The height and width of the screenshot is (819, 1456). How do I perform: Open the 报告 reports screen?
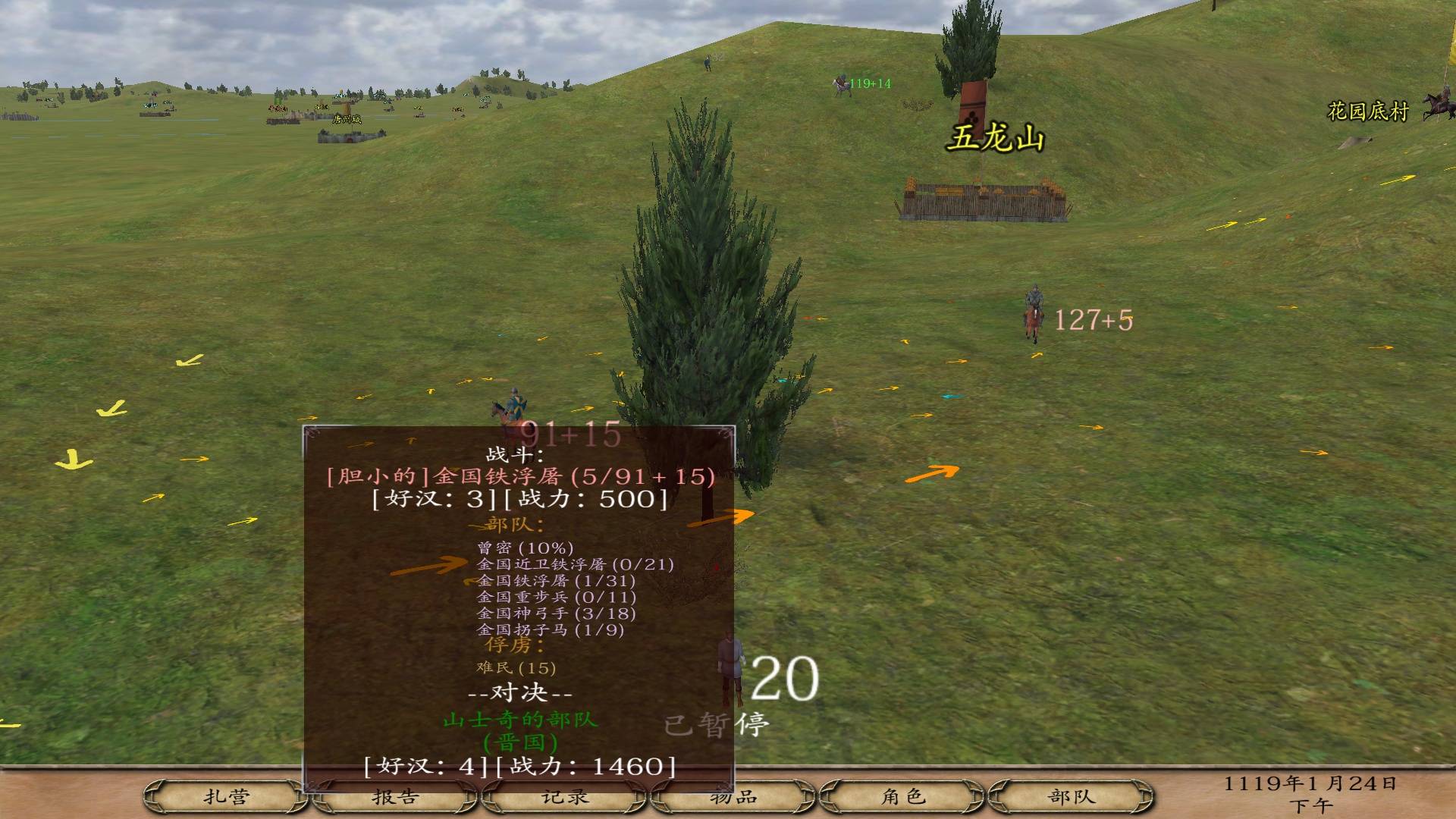coord(395,797)
